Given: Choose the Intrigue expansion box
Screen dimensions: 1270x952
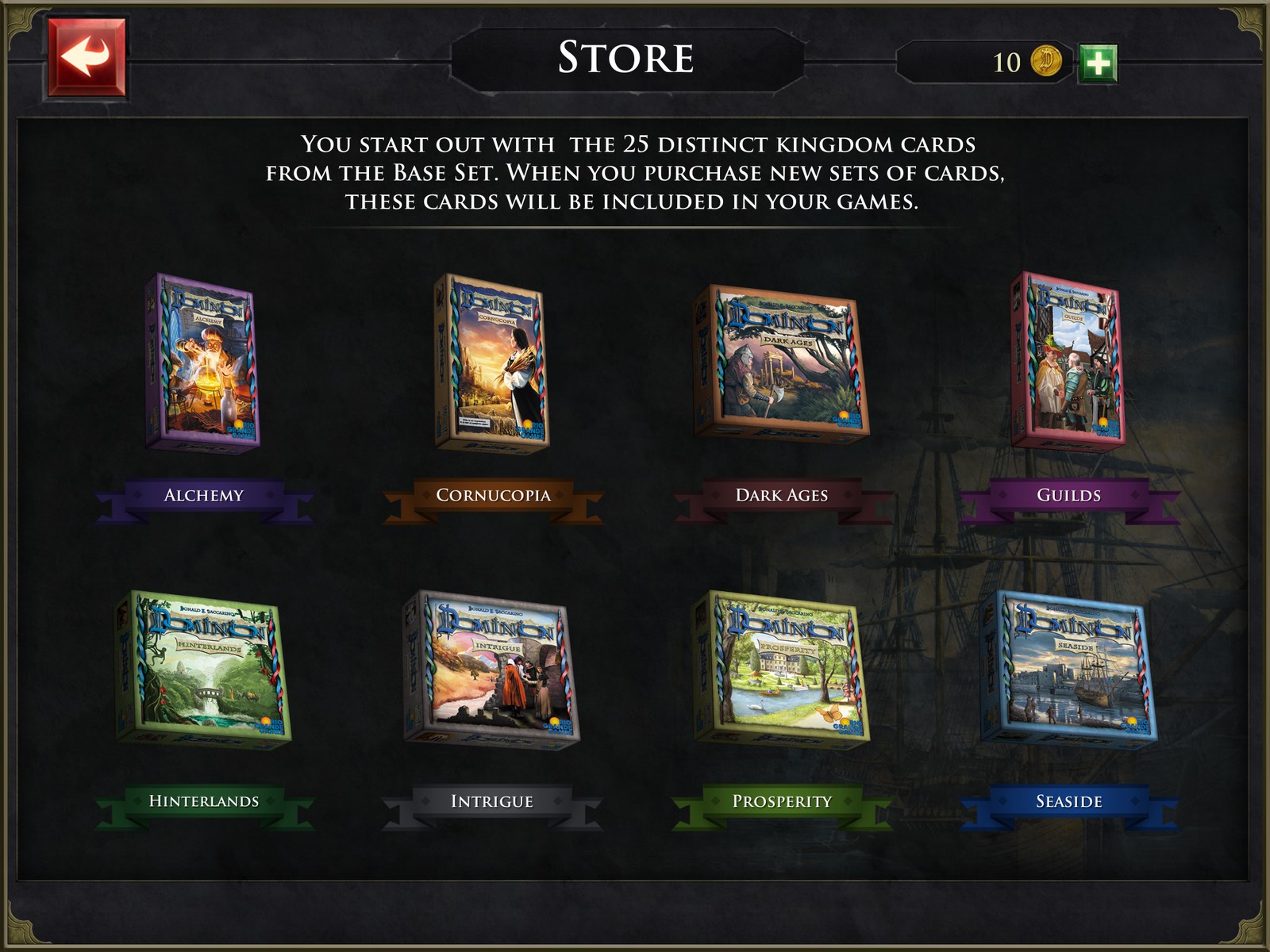Looking at the screenshot, I should 492,667.
